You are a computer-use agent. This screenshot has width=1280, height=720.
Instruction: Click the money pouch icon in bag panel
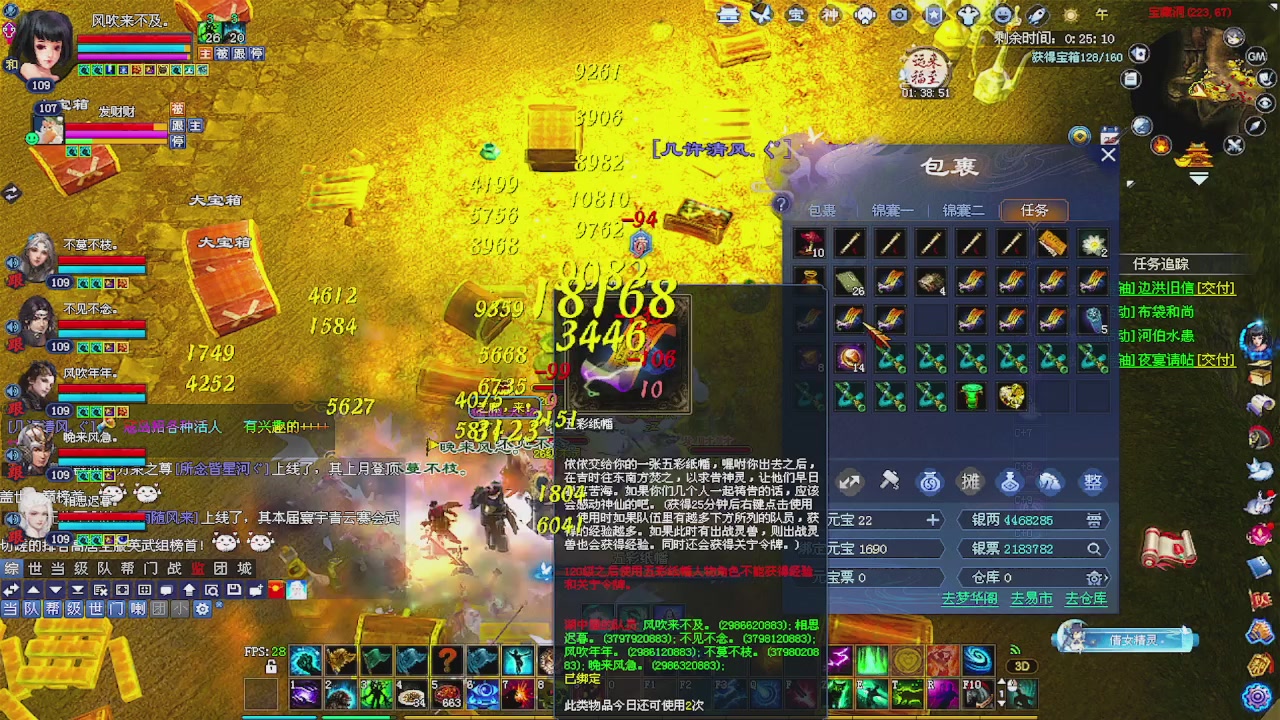coord(930,483)
